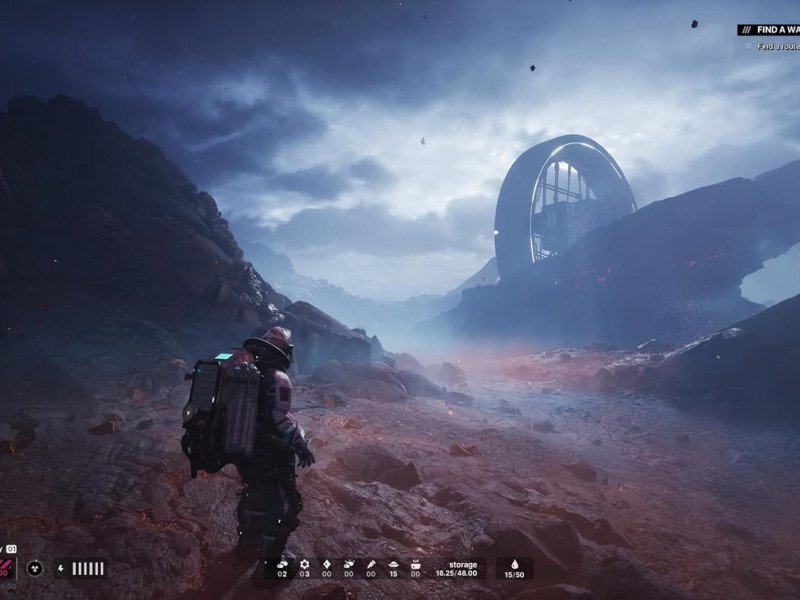Select the lightning bolt energy icon
This screenshot has width=800, height=600.
click(62, 568)
